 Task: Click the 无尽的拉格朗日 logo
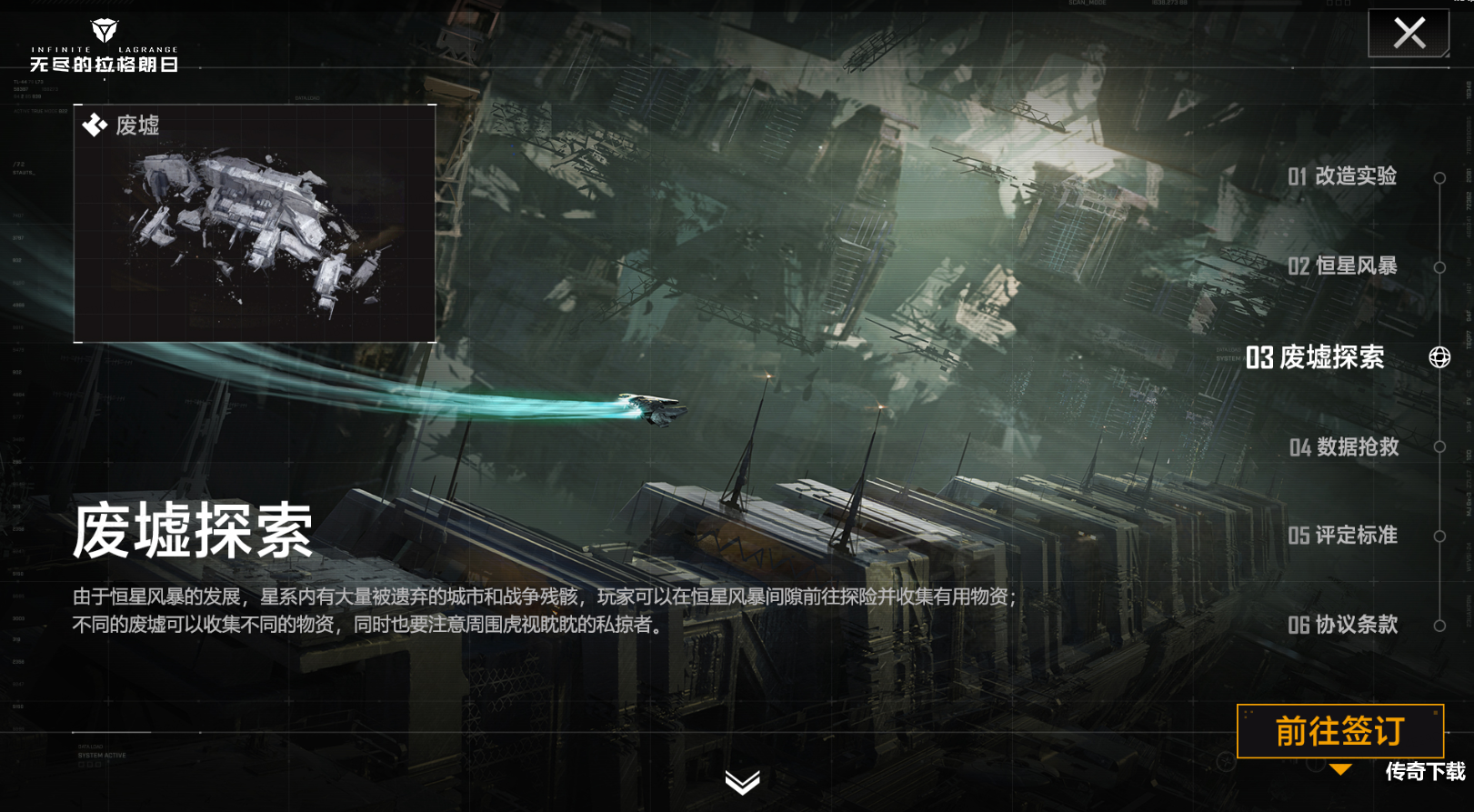click(104, 47)
